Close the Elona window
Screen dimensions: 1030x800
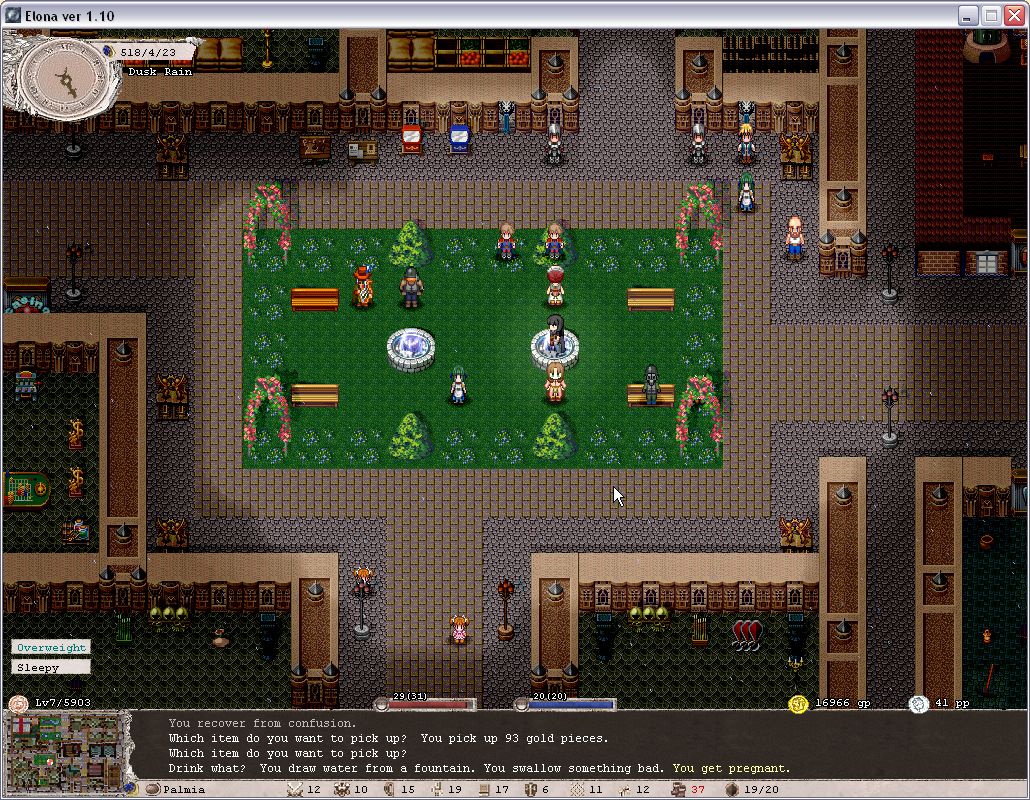[1013, 15]
